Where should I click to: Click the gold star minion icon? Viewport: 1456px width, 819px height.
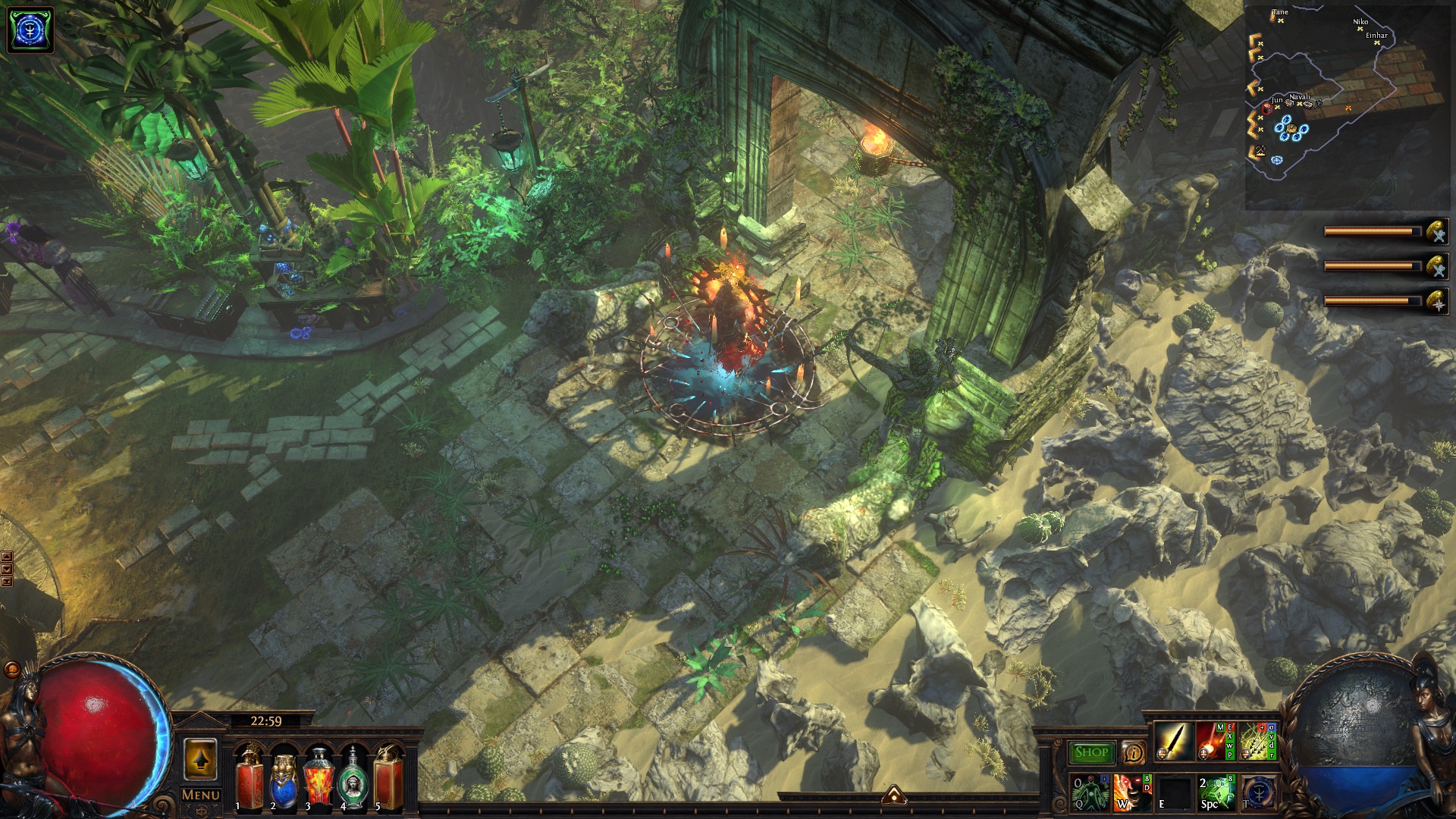pos(1436,302)
